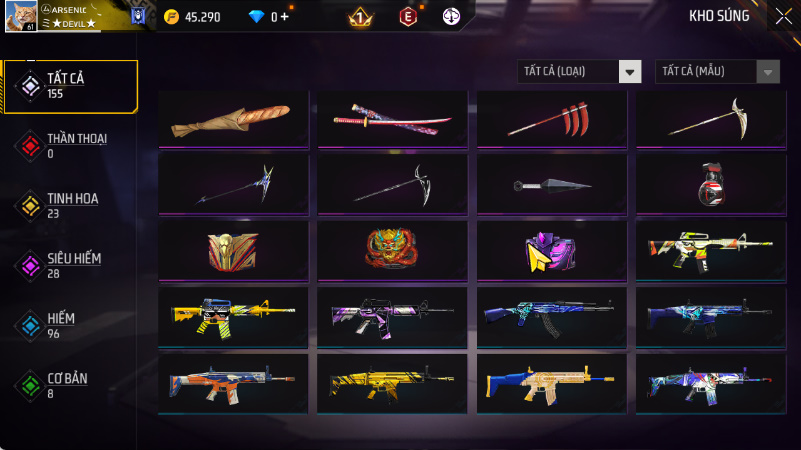Viewport: 801px width, 450px height.
Task: Close the Kho Súng weapon vault
Action: pyautogui.click(x=783, y=16)
